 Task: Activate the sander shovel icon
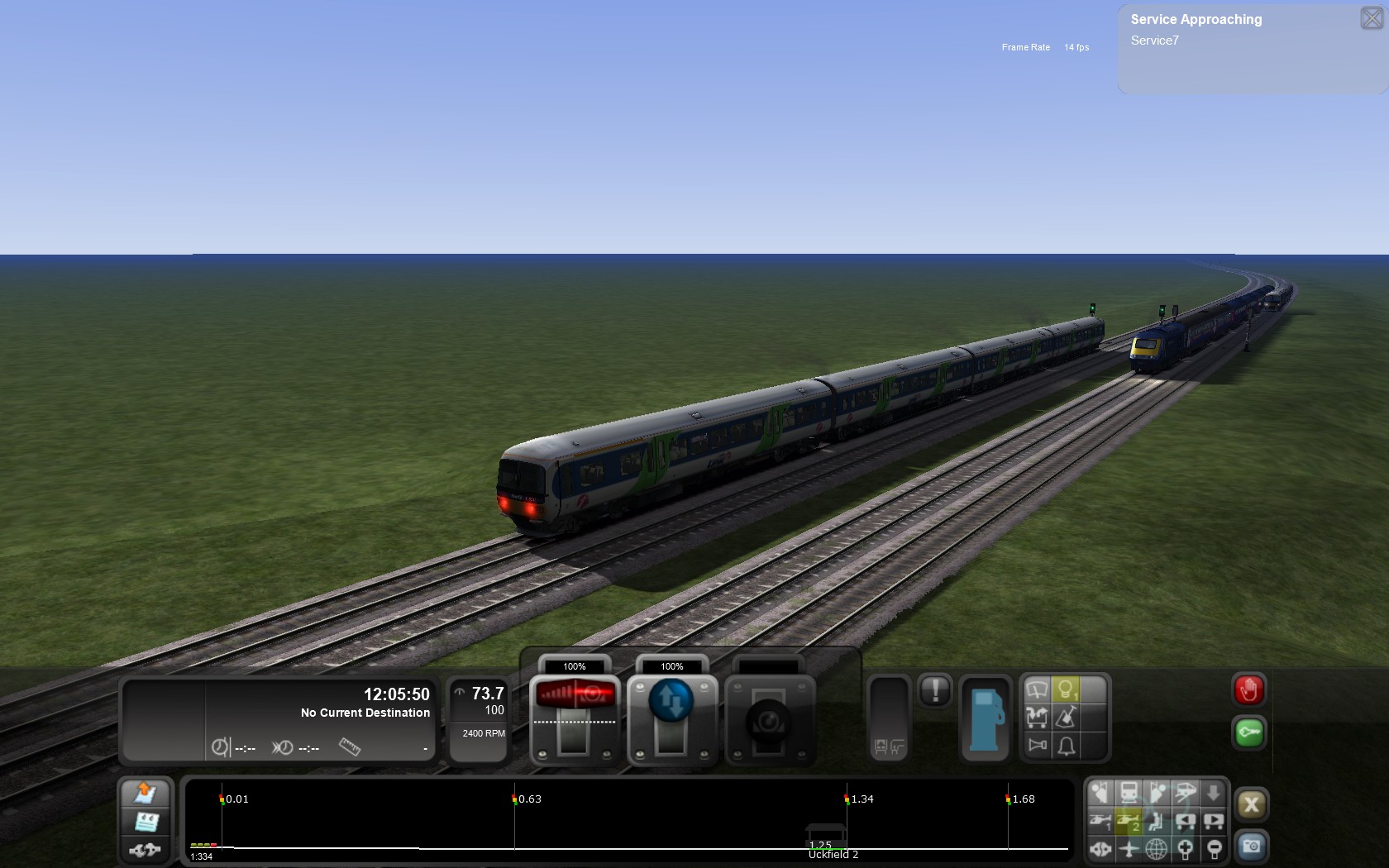tap(1067, 718)
